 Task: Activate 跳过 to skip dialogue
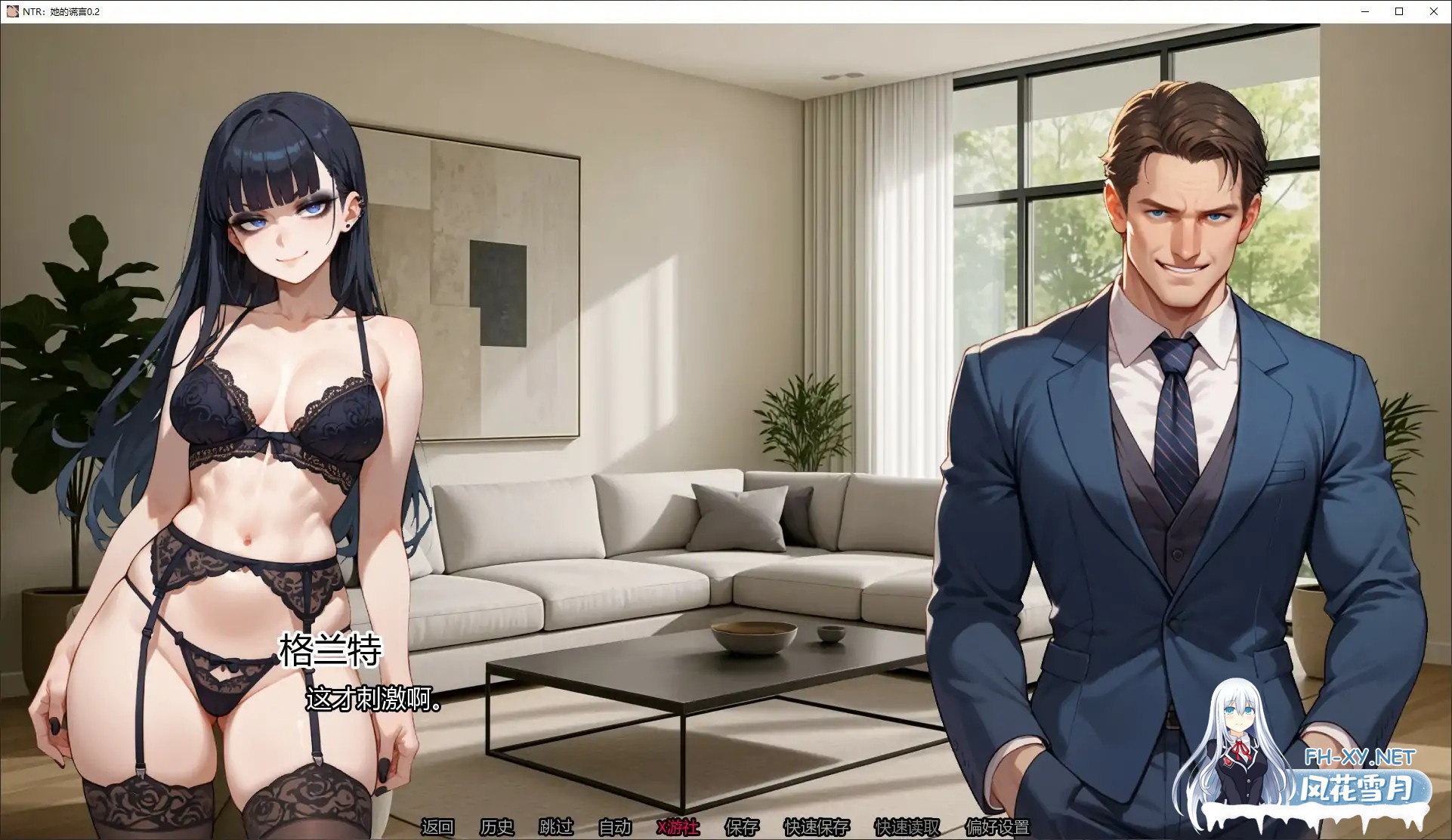(555, 827)
